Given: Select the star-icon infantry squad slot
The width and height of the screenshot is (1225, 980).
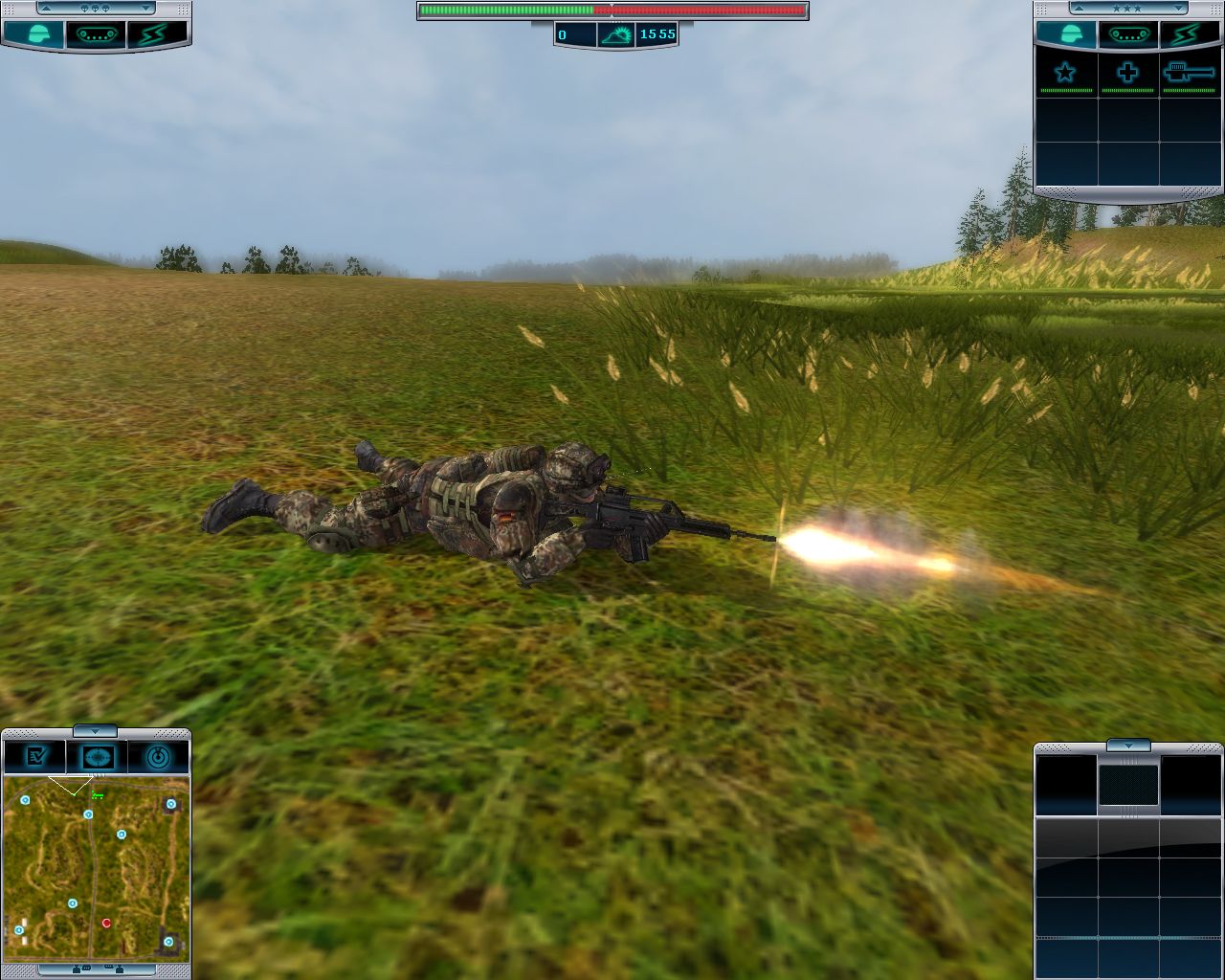Looking at the screenshot, I should point(1065,75).
